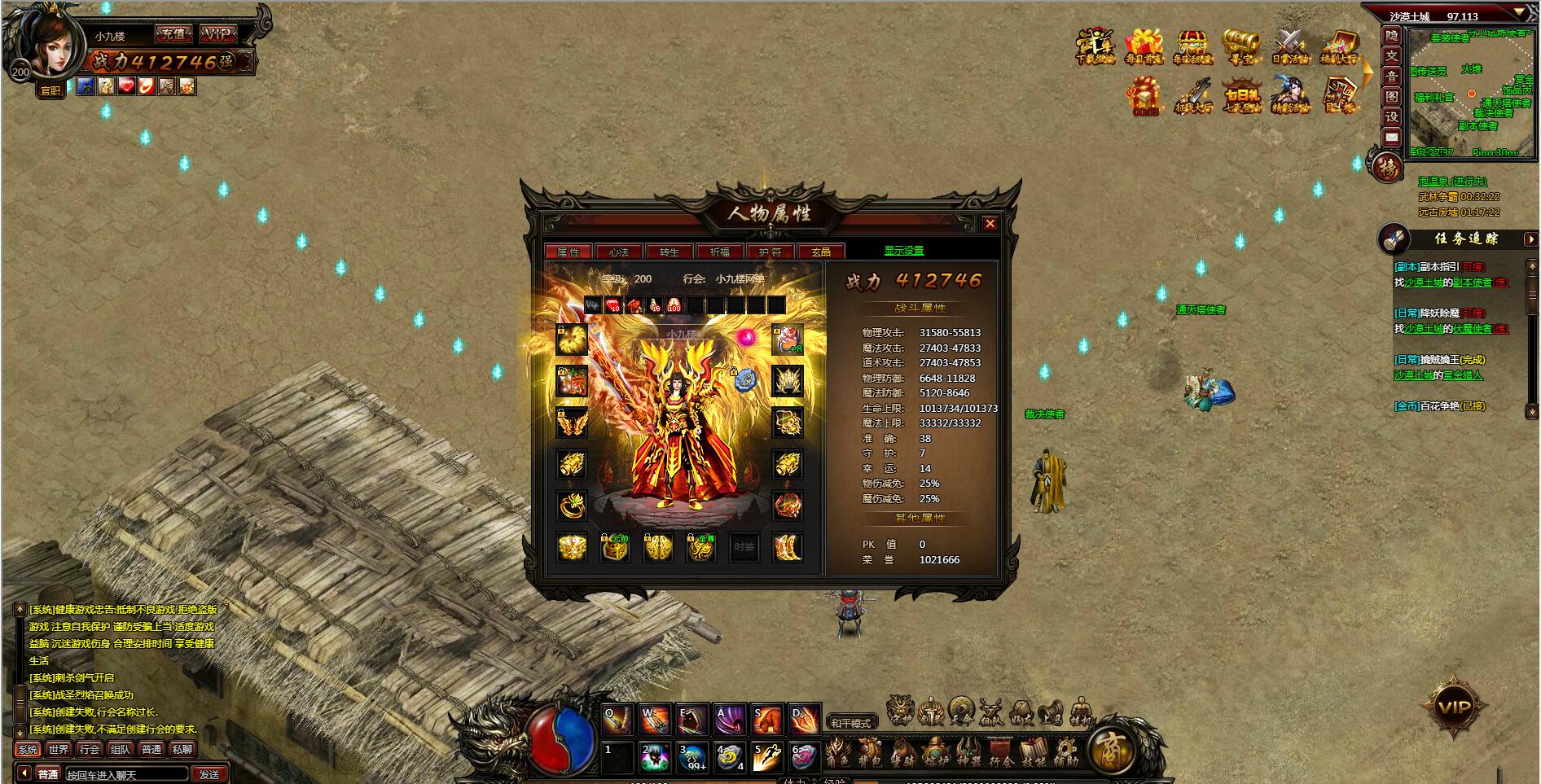Viewport: 1541px width, 784px height.
Task: Toggle 和平模式 peace mode
Action: point(850,722)
